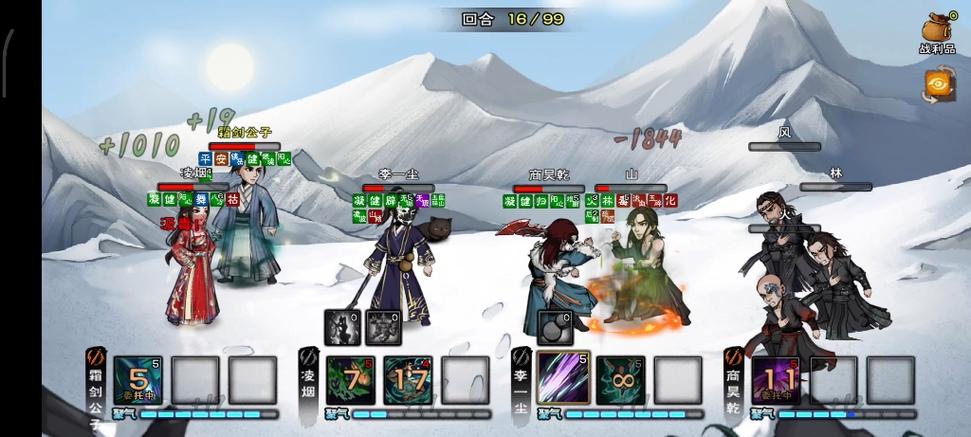Select 霜剑公子's skill showing cooldown 5
This screenshot has height=437, width=971.
point(137,380)
